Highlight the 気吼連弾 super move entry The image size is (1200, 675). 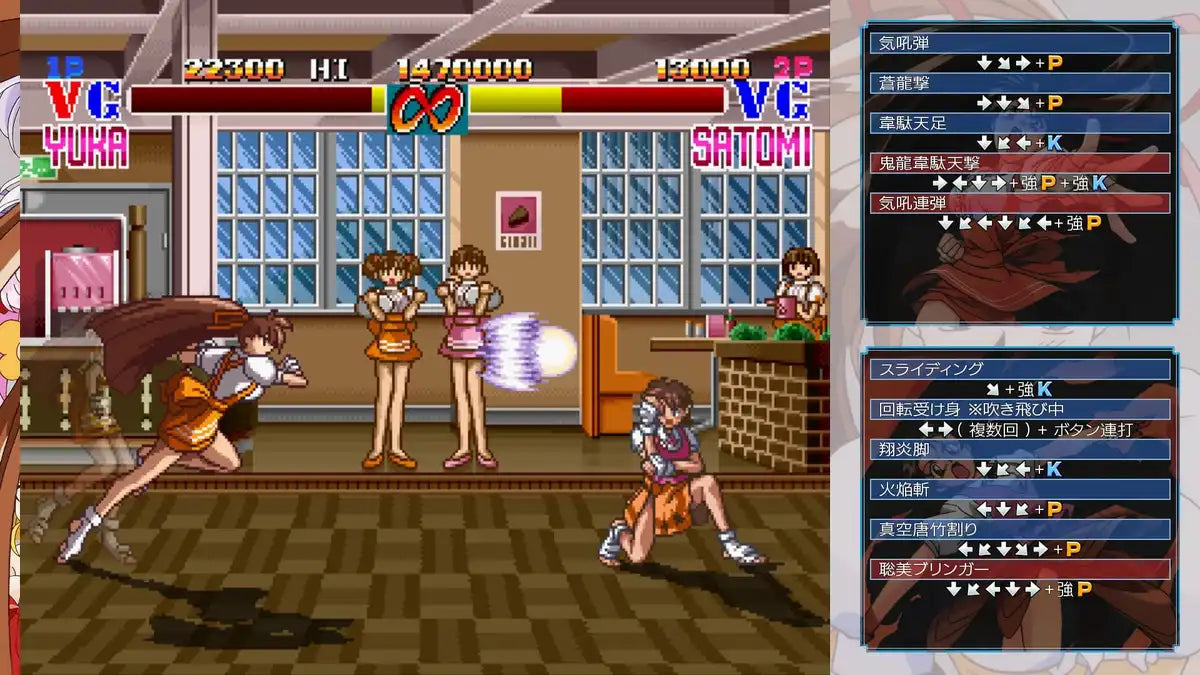coord(1020,203)
